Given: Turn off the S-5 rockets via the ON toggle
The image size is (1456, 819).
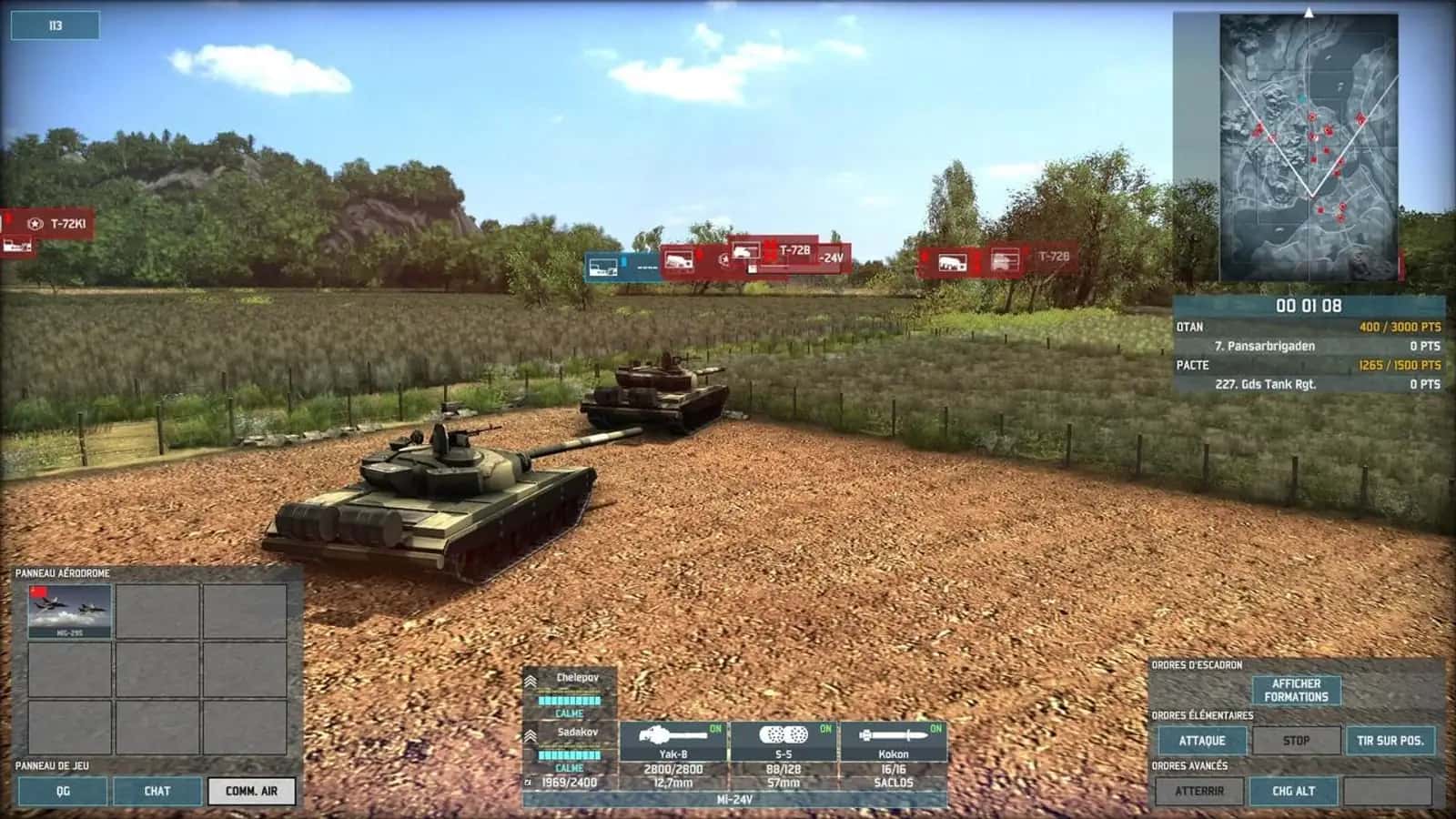Looking at the screenshot, I should (825, 726).
